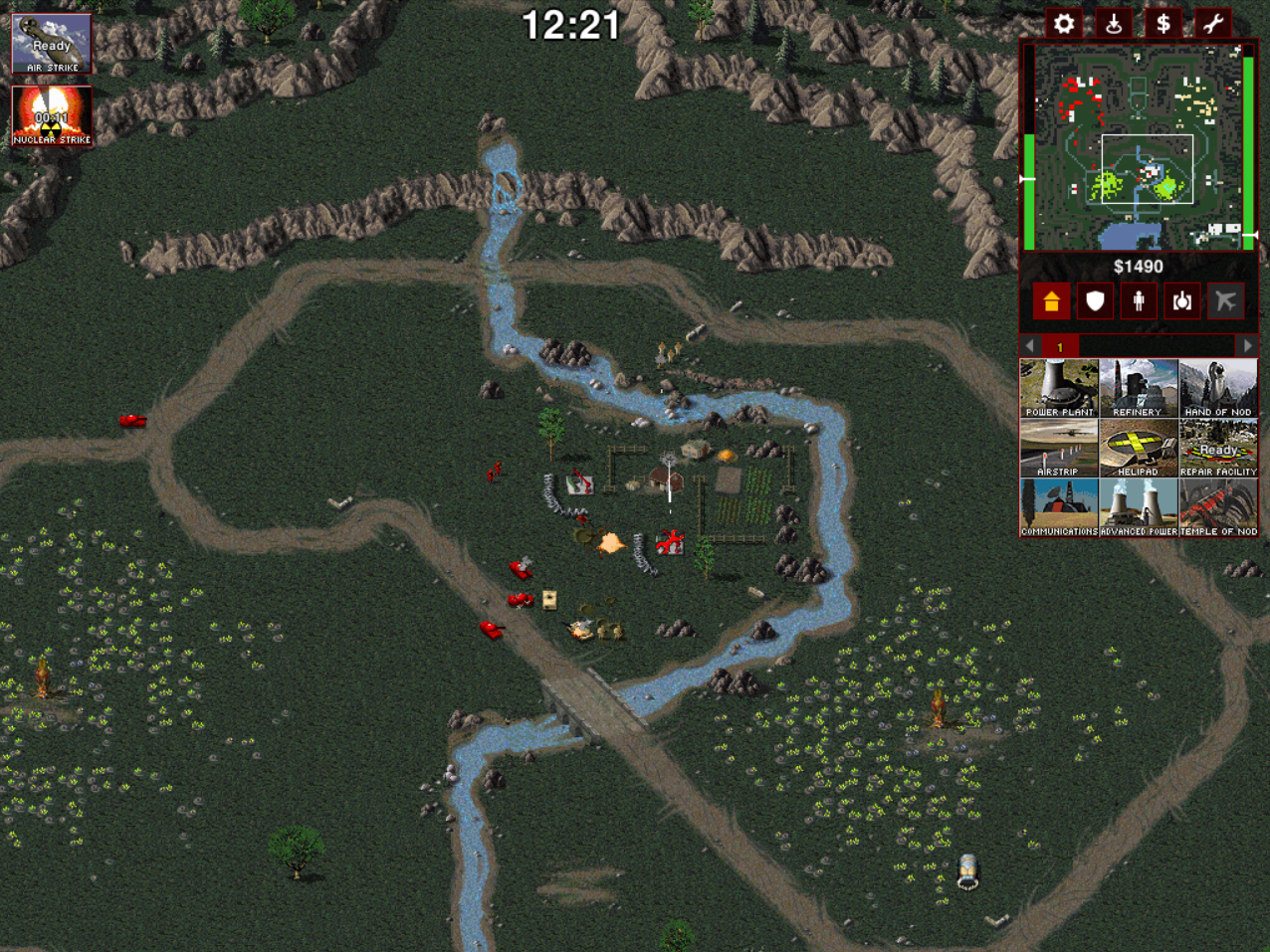Image resolution: width=1270 pixels, height=952 pixels.
Task: Build a Communications center
Action: pyautogui.click(x=1059, y=507)
